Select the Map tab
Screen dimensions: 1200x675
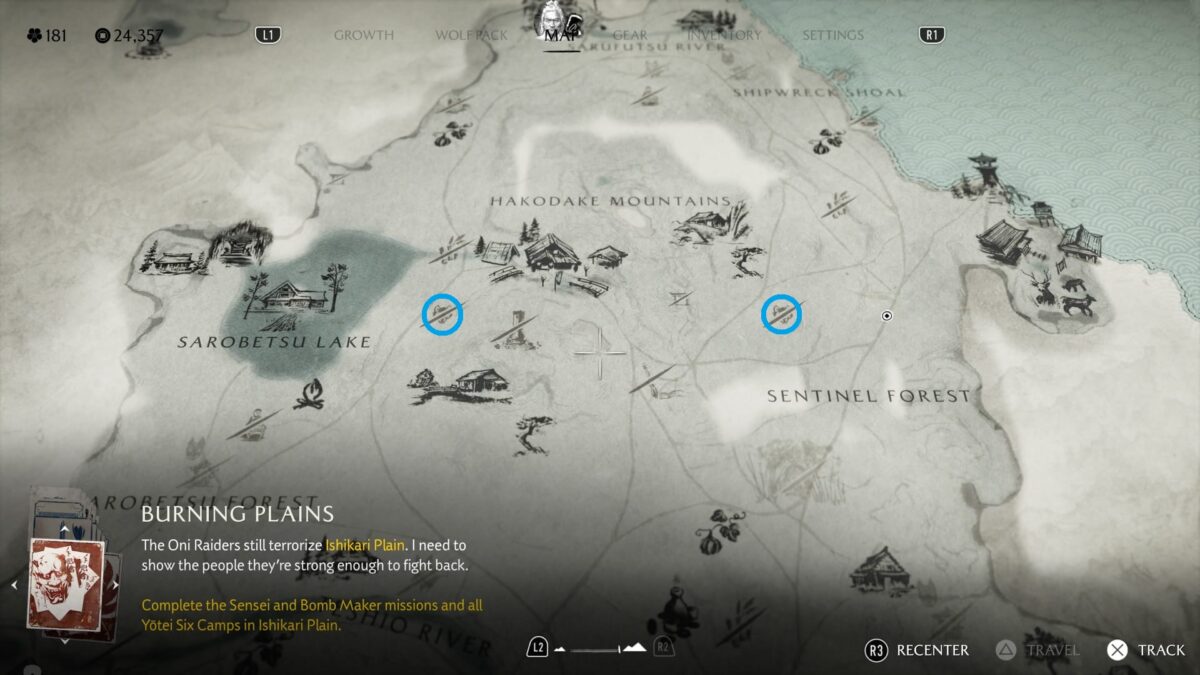pyautogui.click(x=561, y=35)
